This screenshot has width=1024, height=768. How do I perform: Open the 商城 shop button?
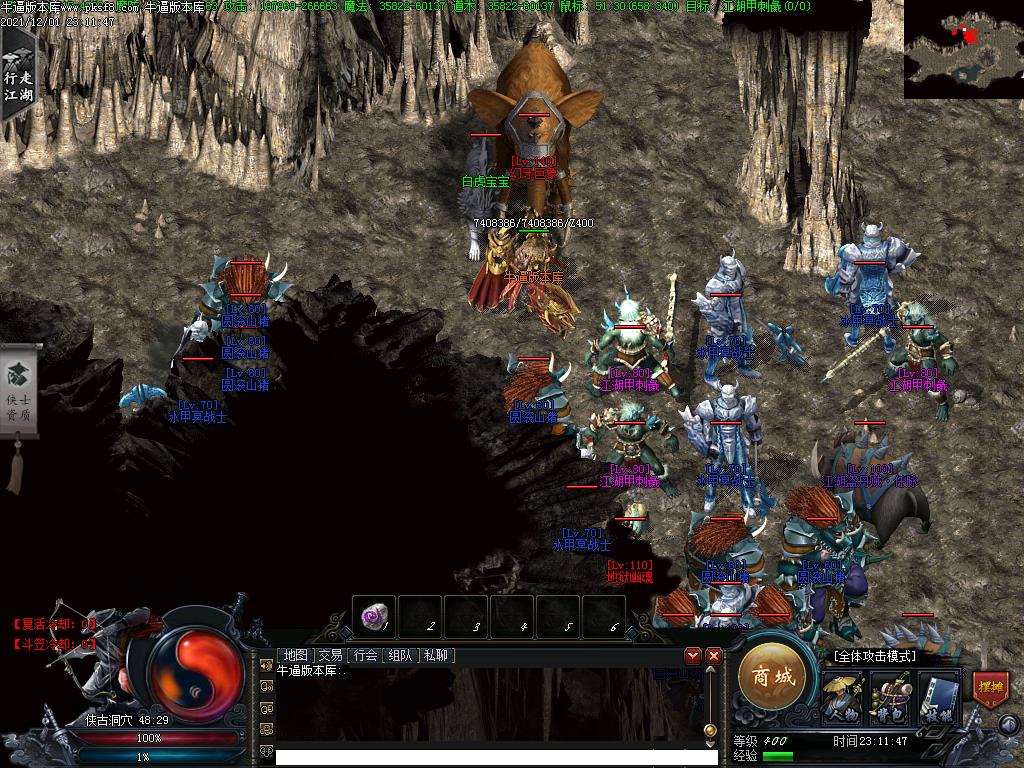(x=772, y=678)
